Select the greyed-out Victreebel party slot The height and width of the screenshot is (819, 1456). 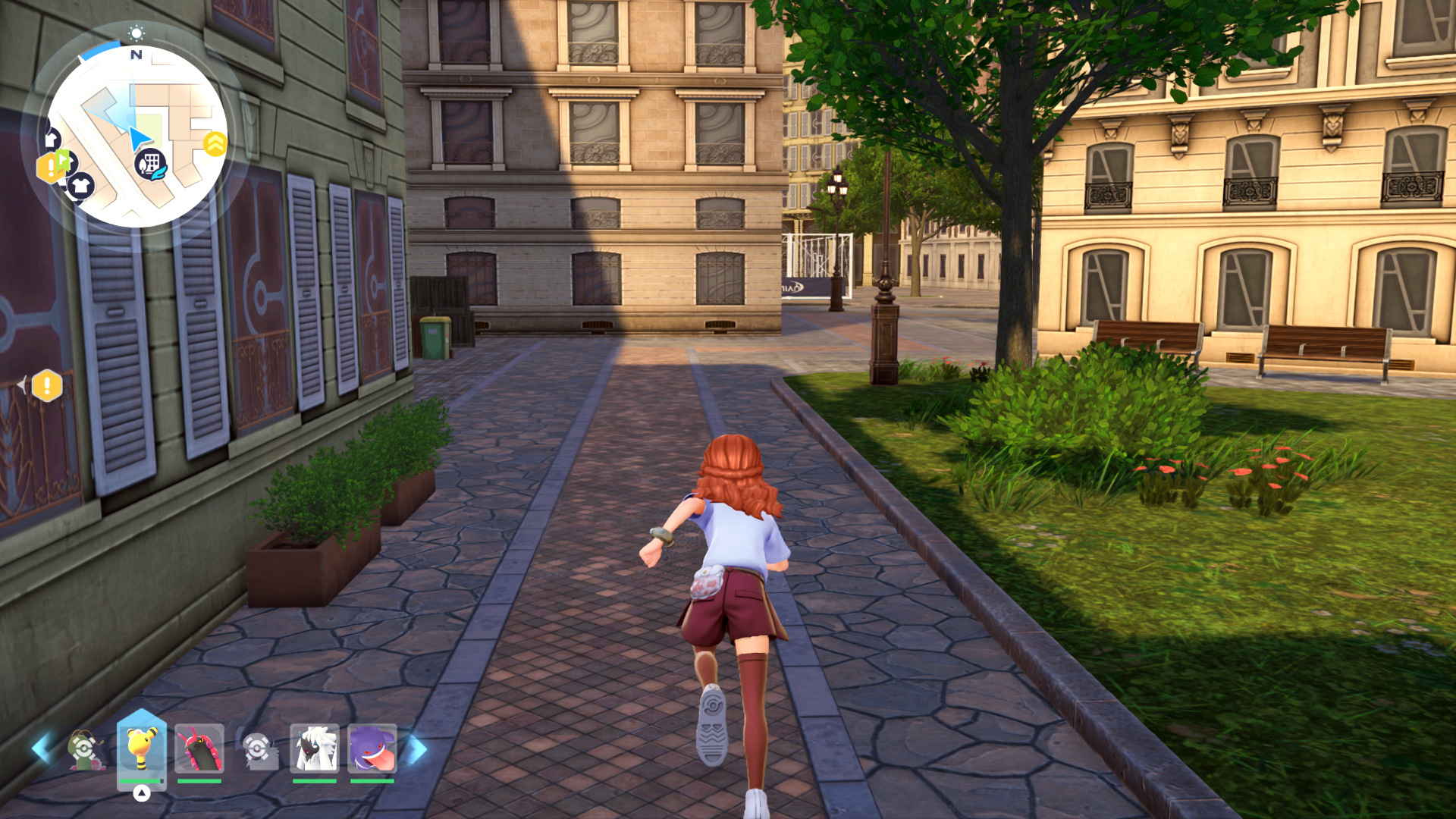[85, 749]
